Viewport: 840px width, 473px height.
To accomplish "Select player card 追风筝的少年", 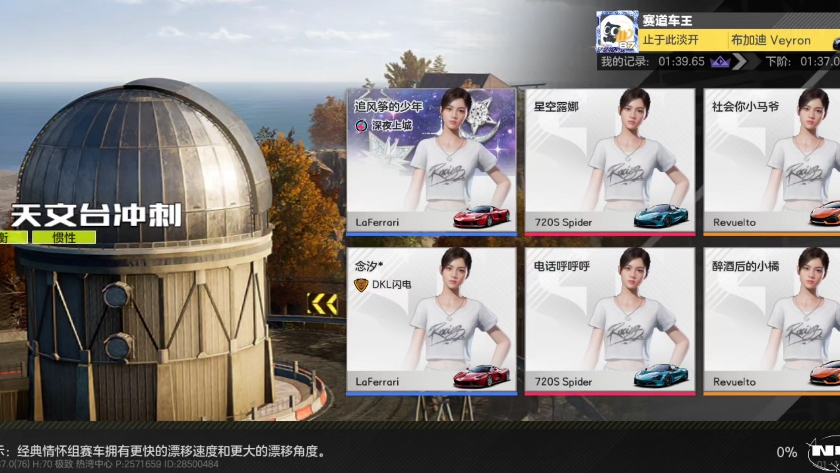I will (432, 164).
